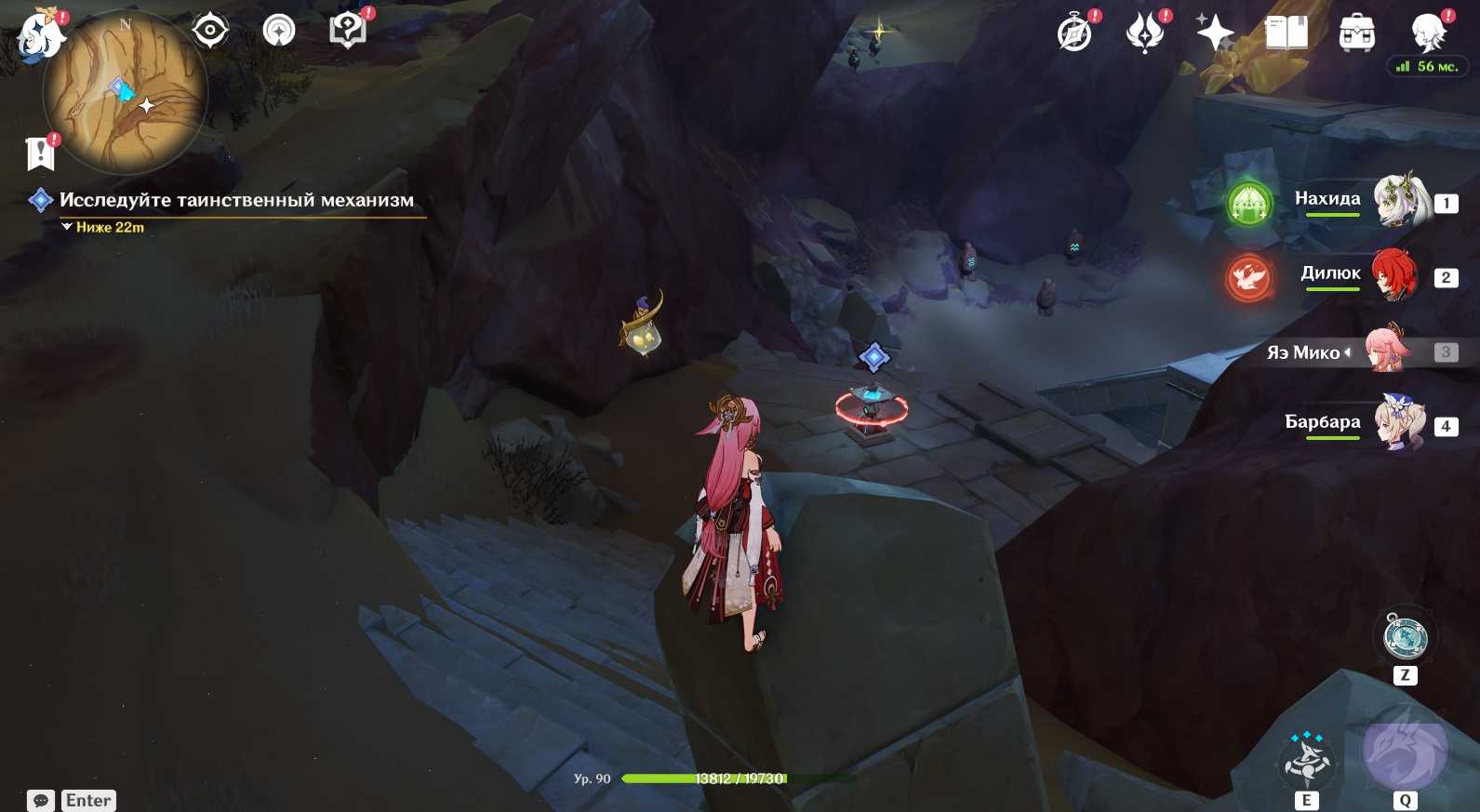Activate Yae Miko's elemental burst
The image size is (1480, 812).
point(1405,753)
